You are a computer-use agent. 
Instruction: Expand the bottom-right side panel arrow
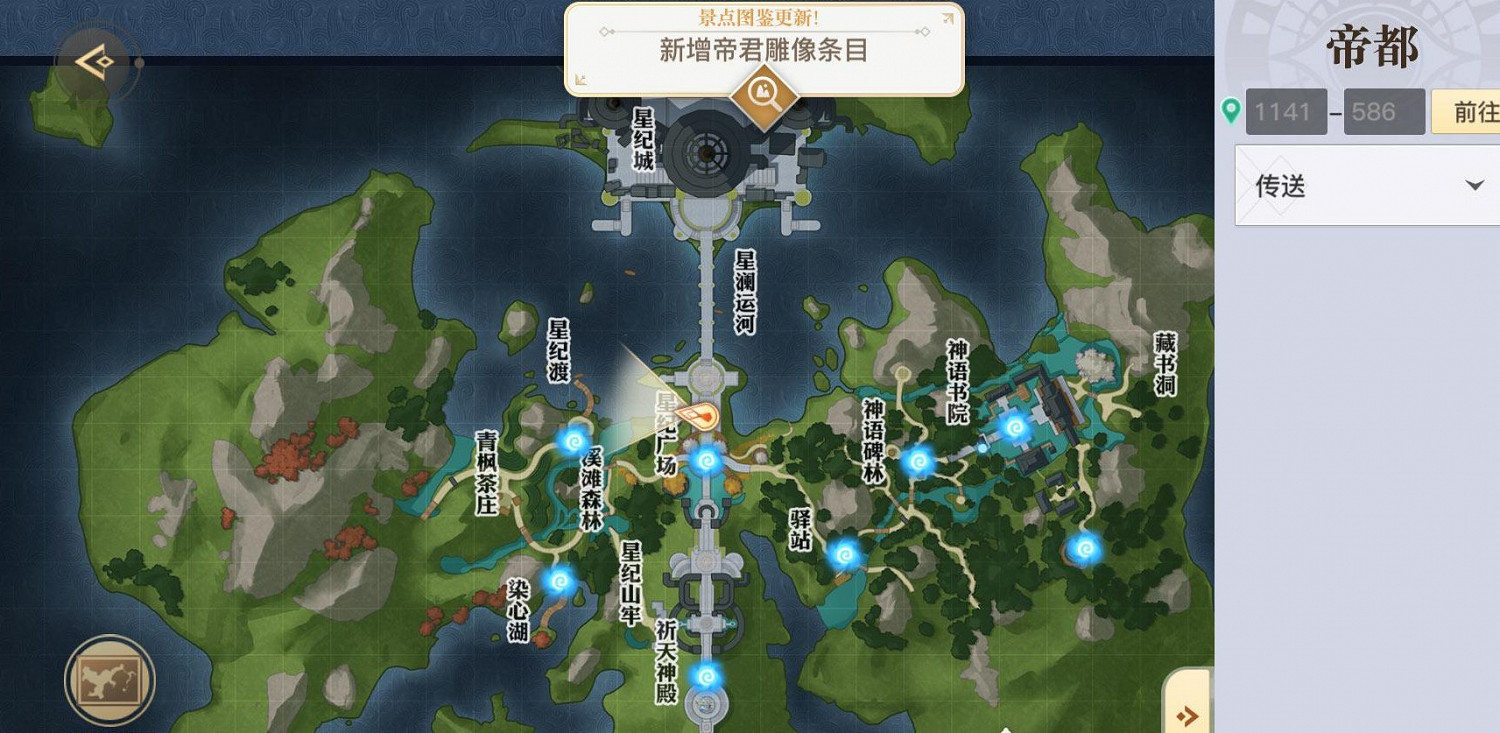point(1186,716)
